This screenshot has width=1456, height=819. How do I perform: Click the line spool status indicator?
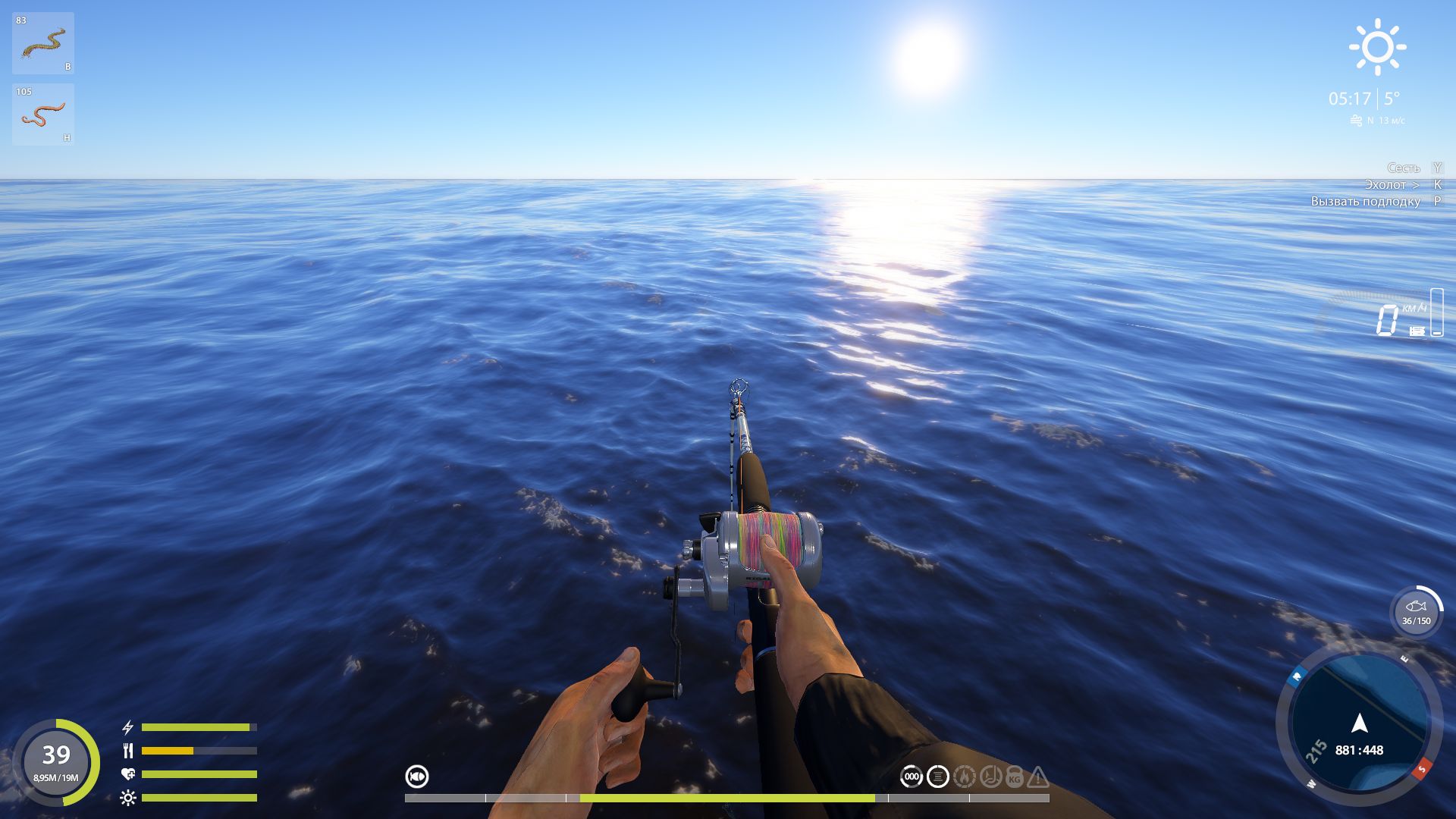click(x=937, y=776)
